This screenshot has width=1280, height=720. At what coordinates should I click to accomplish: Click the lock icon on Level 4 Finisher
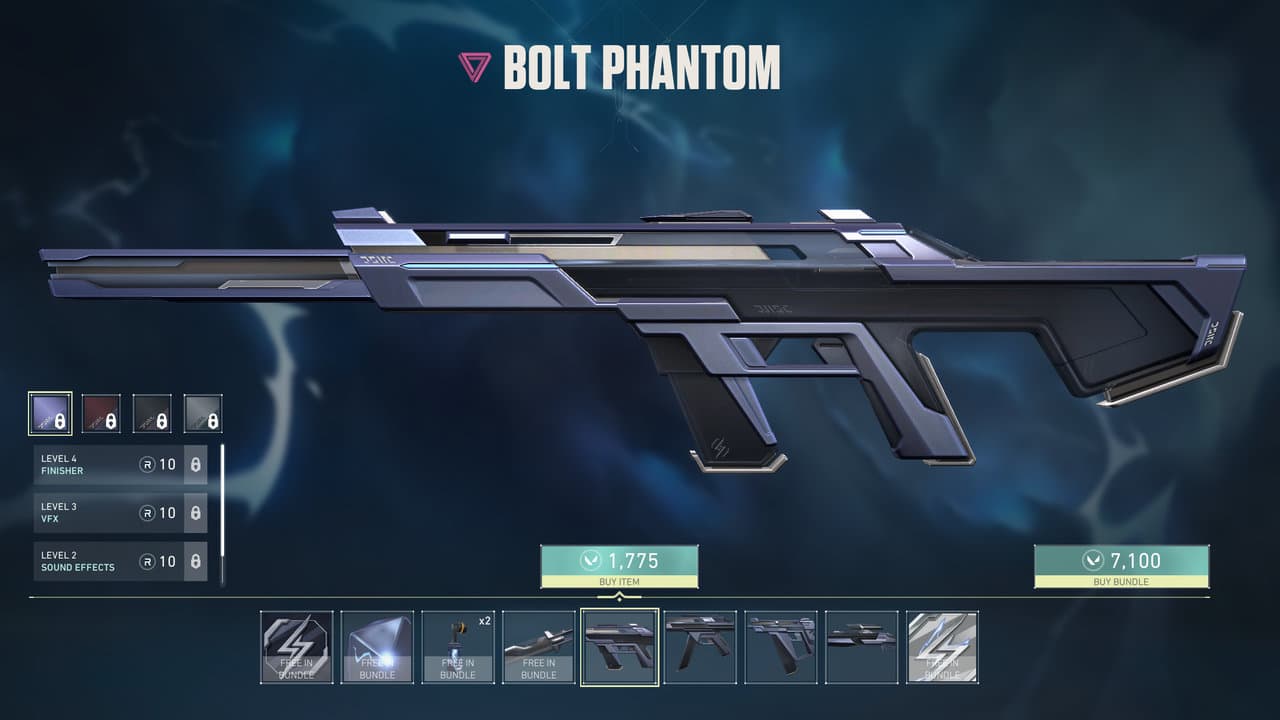(x=197, y=464)
